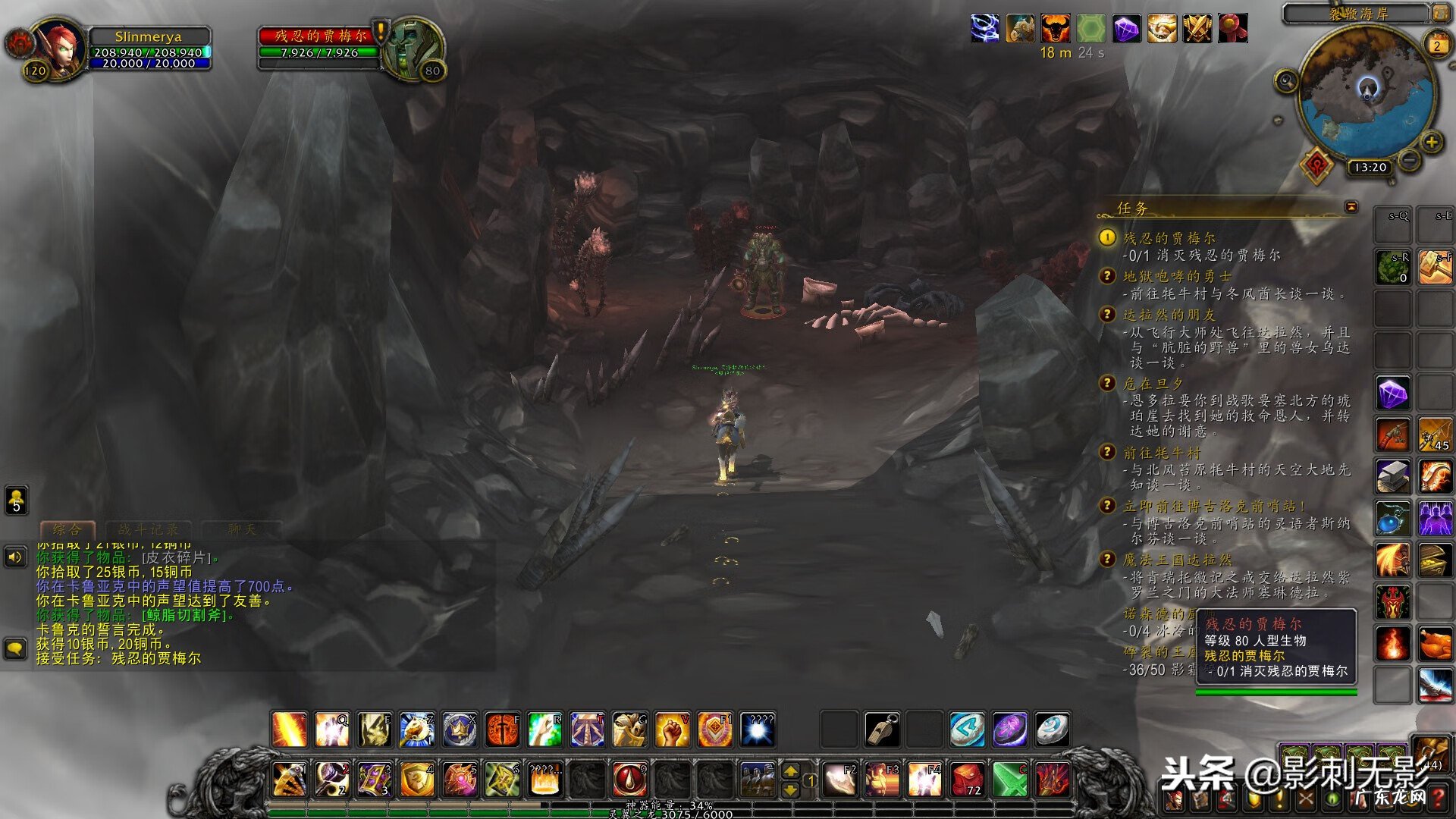Zoom in the minimap with the plus button
Viewport: 1456px width, 819px height.
pos(1431,142)
